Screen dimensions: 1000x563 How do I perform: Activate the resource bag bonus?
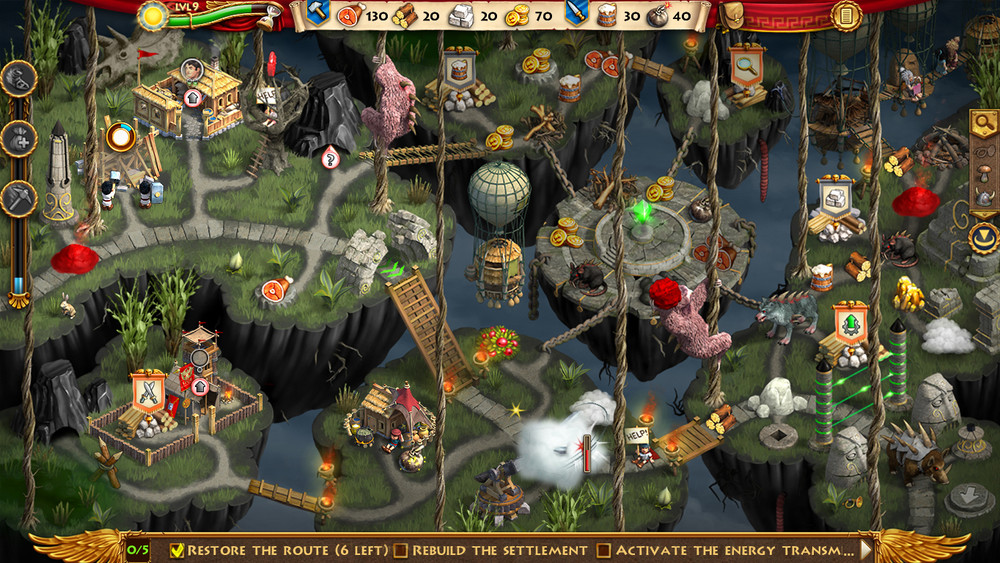point(18,139)
